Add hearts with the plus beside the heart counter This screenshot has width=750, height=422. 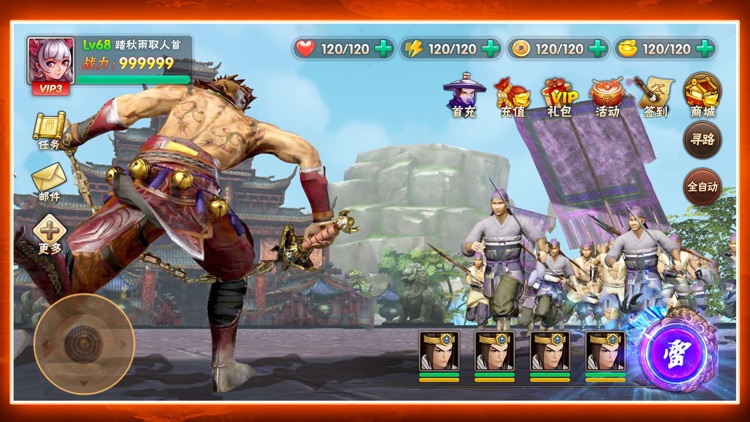coord(383,48)
